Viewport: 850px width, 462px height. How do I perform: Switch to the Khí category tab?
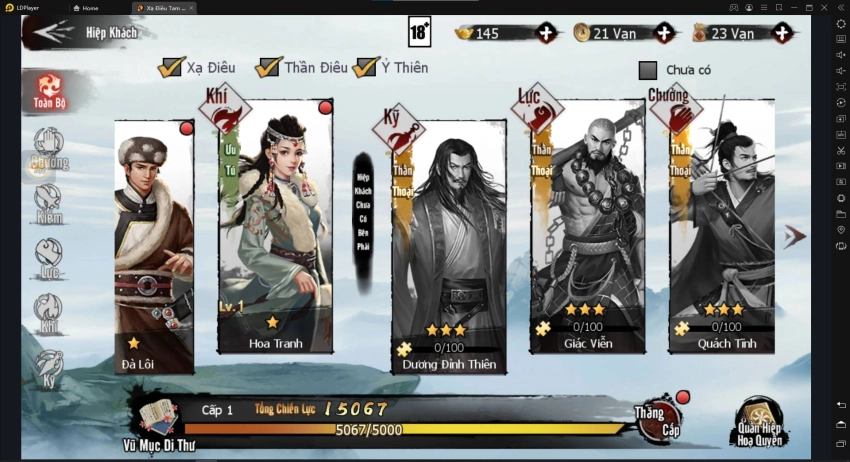pyautogui.click(x=48, y=311)
